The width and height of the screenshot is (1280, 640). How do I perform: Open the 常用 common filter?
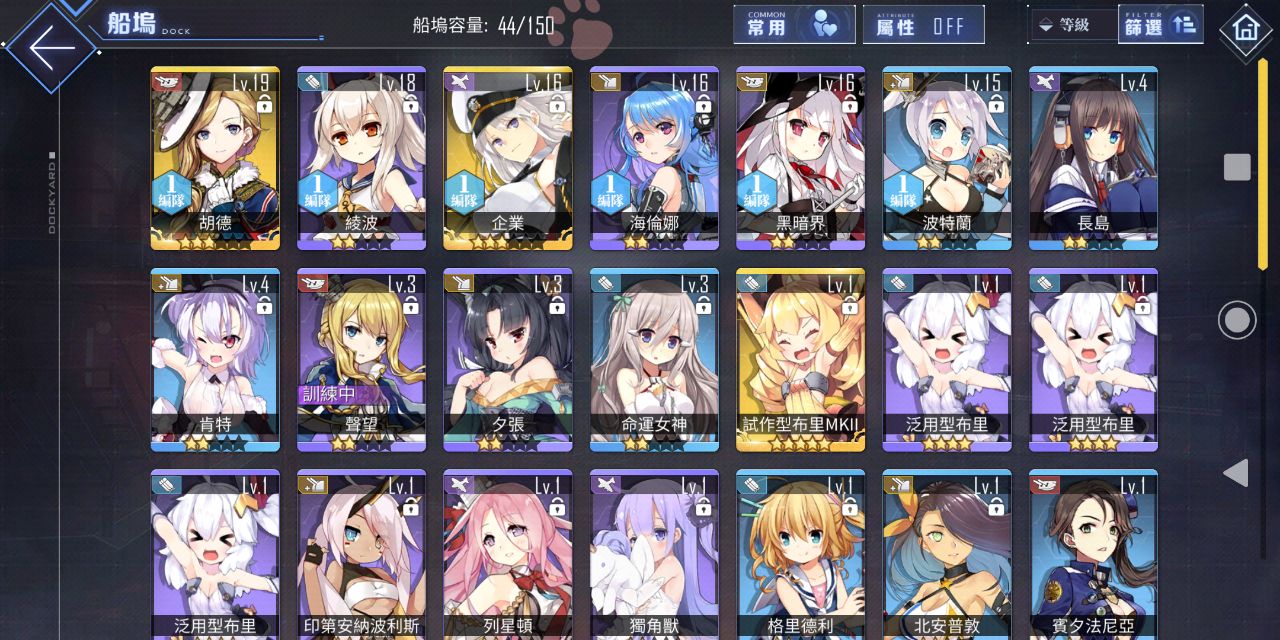(794, 26)
